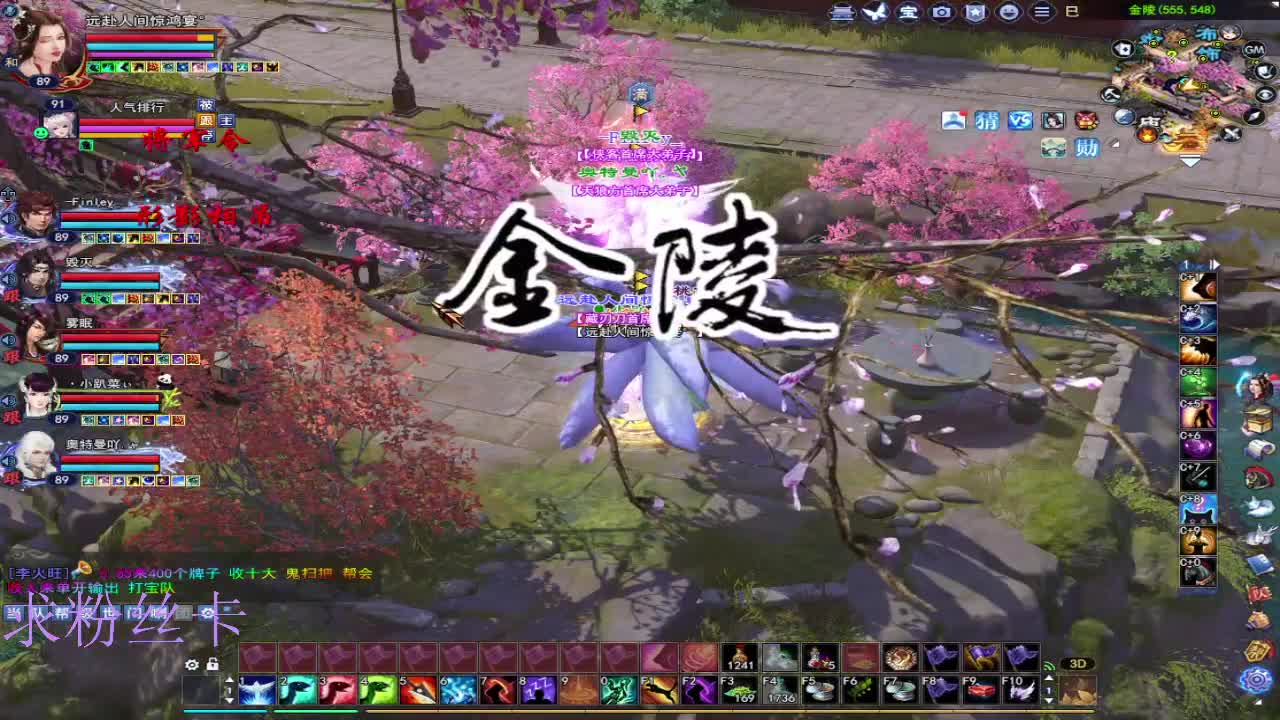
Task: Enable follow (跟) next to party member 雾眠
Action: (9, 356)
